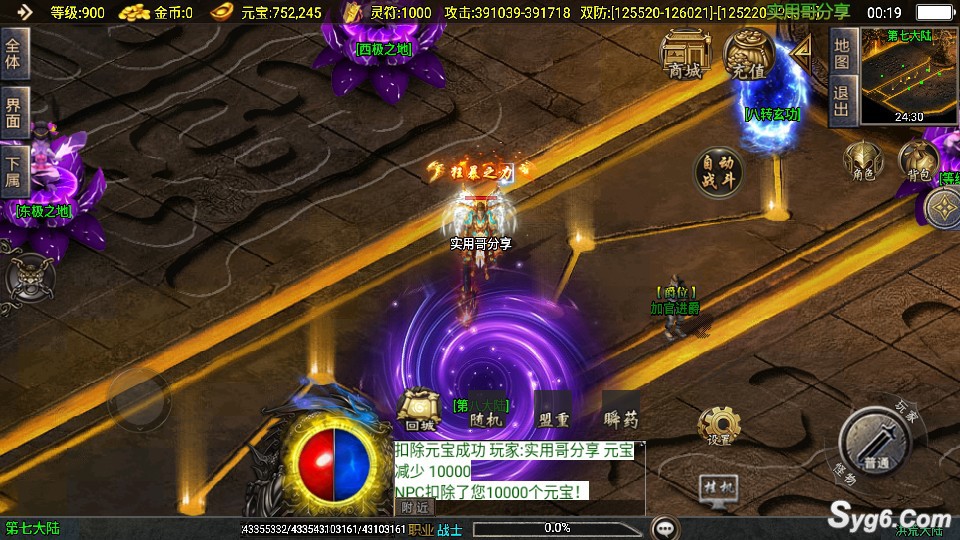Activate the 盟重 teleport button
960x540 pixels.
point(553,413)
